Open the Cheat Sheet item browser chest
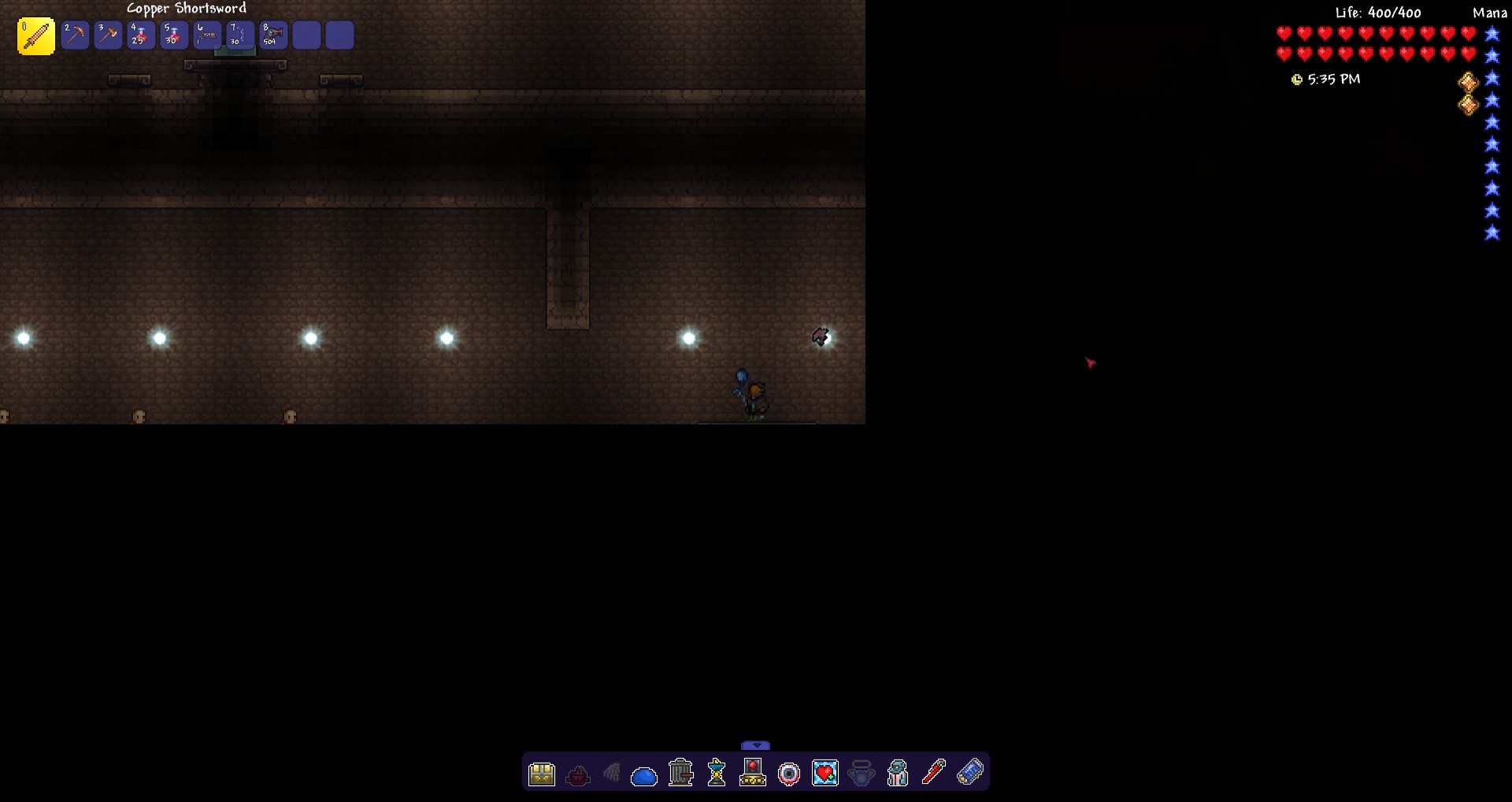Viewport: 1512px width, 802px height. (x=541, y=773)
